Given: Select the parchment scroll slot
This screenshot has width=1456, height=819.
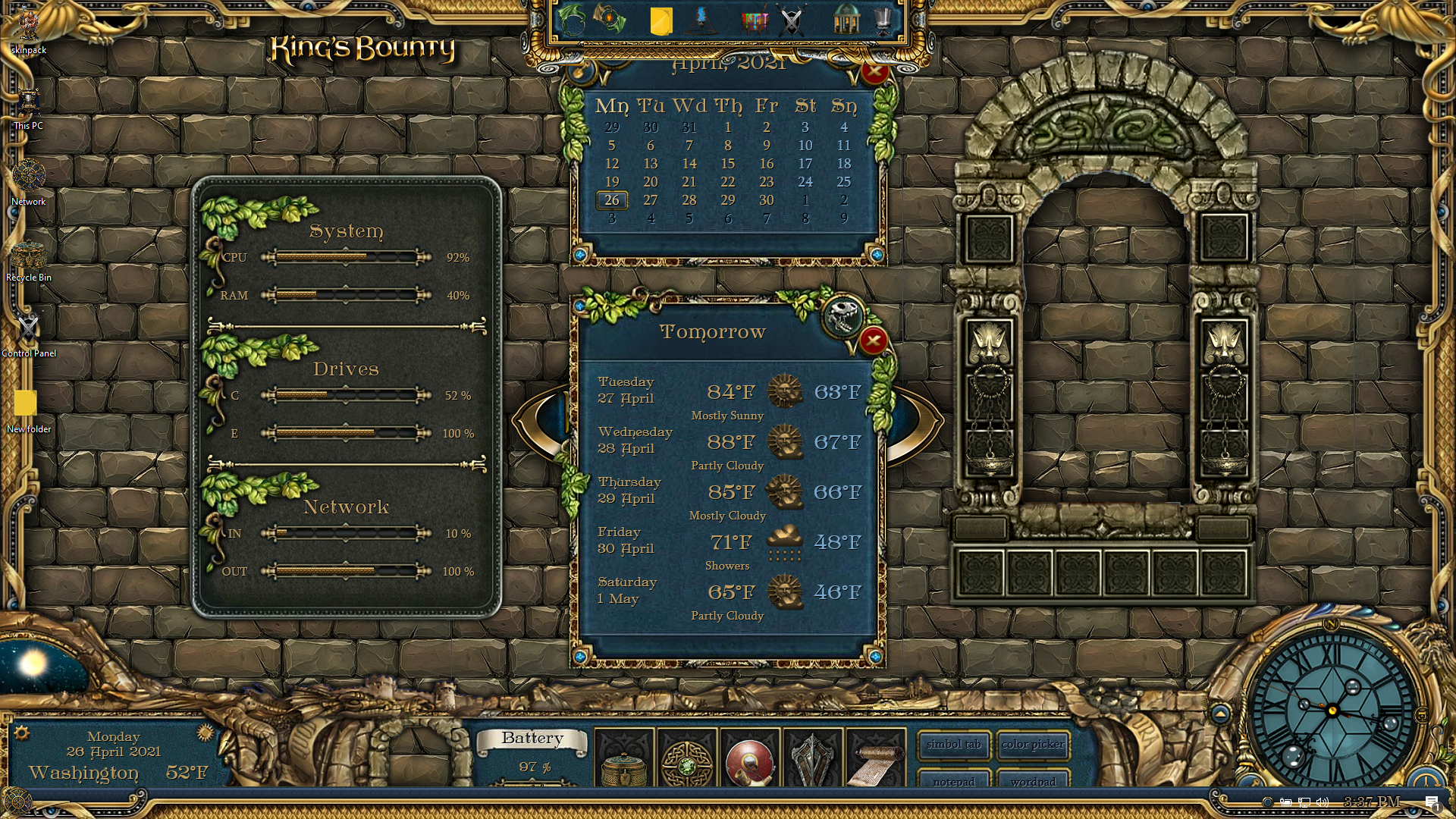Looking at the screenshot, I should pos(874,761).
